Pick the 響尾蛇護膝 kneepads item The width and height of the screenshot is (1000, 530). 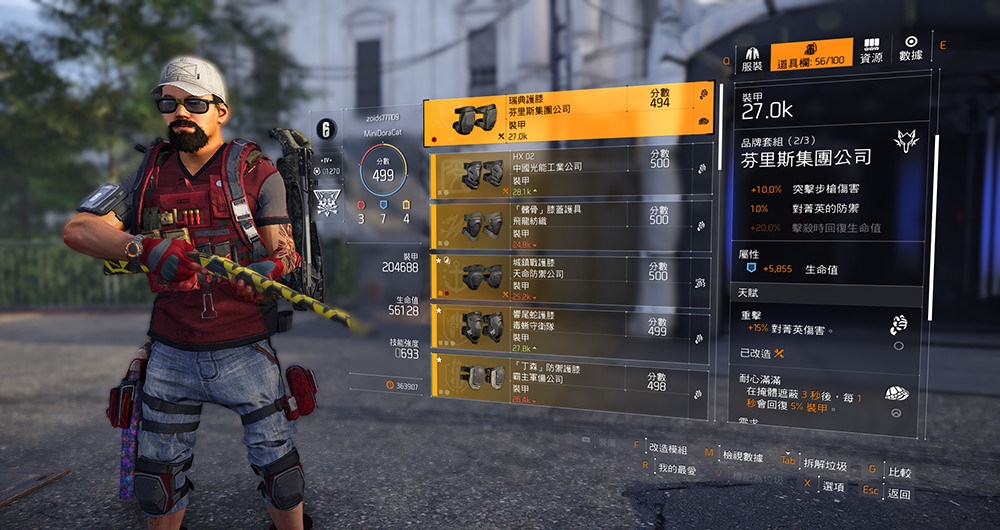tap(570, 327)
